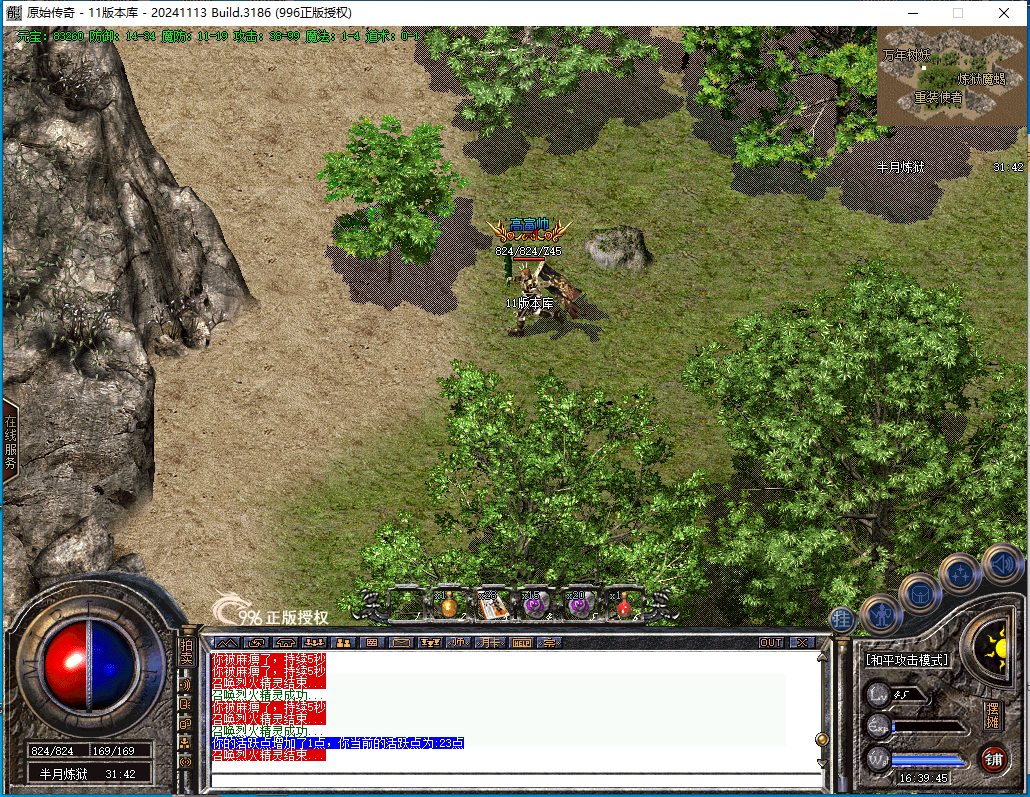Viewport: 1030px width, 797px height.
Task: Use the orange potion hotbar slot
Action: tap(449, 603)
